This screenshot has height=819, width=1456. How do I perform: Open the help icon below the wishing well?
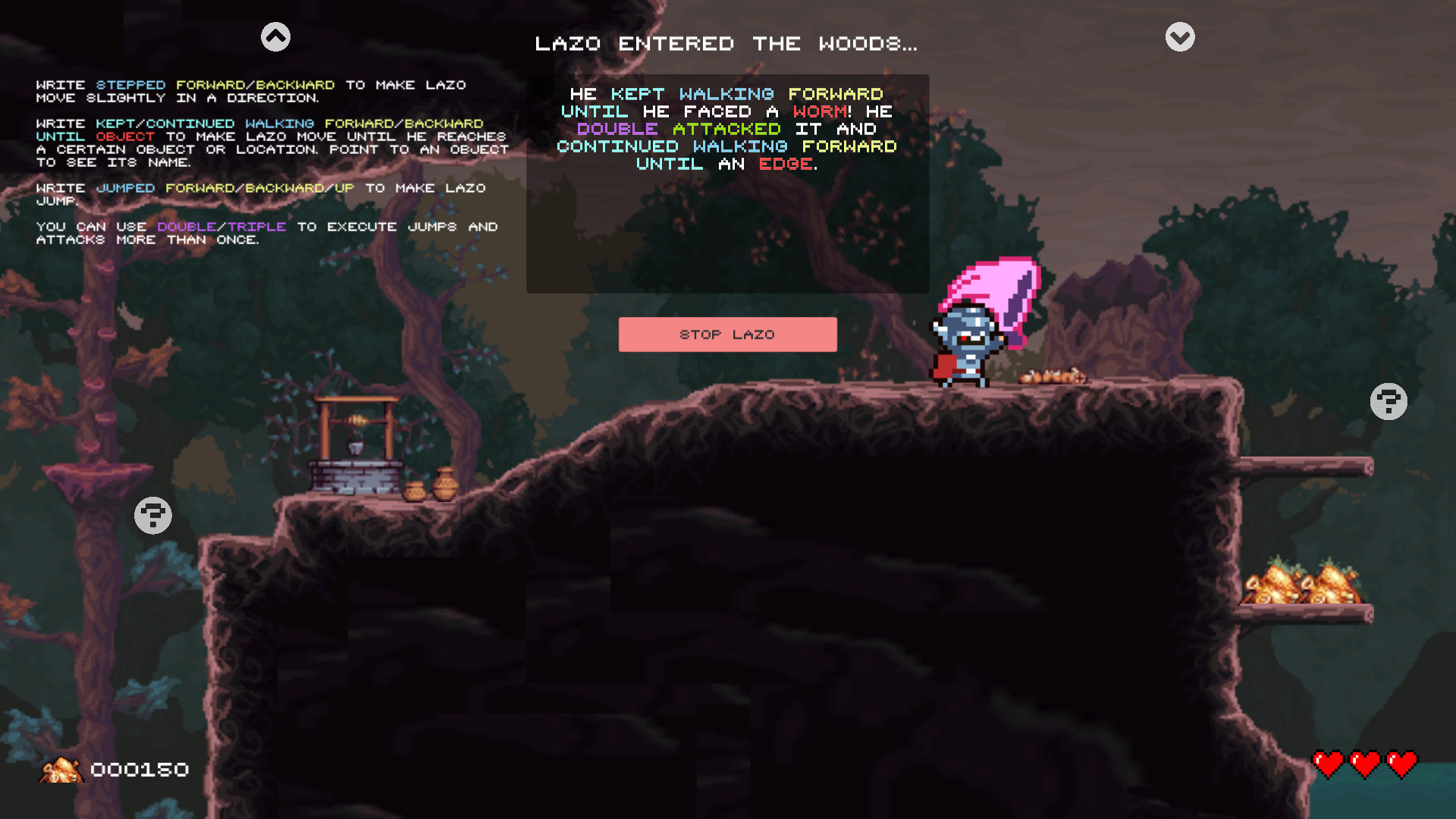click(x=152, y=515)
